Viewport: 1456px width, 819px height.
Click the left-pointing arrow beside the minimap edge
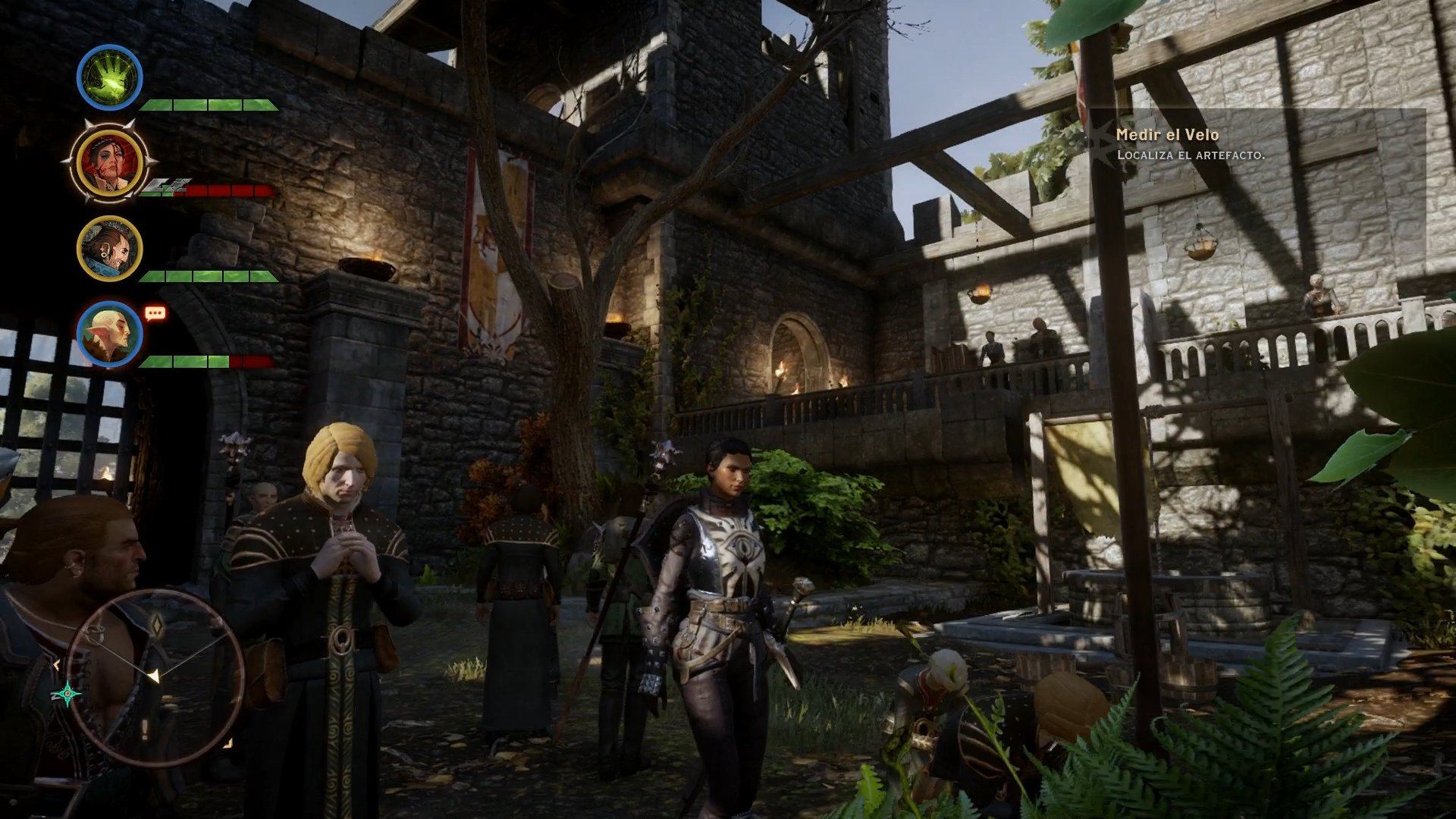point(57,664)
